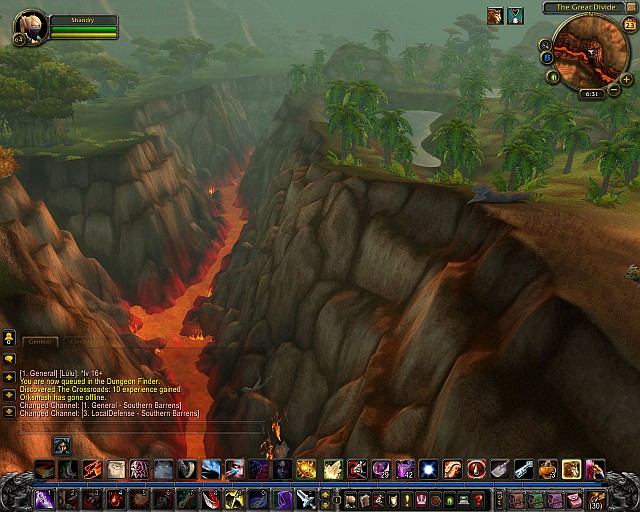Click the teal tabard buff icon
Image resolution: width=640 pixels, height=512 pixels.
pos(515,15)
